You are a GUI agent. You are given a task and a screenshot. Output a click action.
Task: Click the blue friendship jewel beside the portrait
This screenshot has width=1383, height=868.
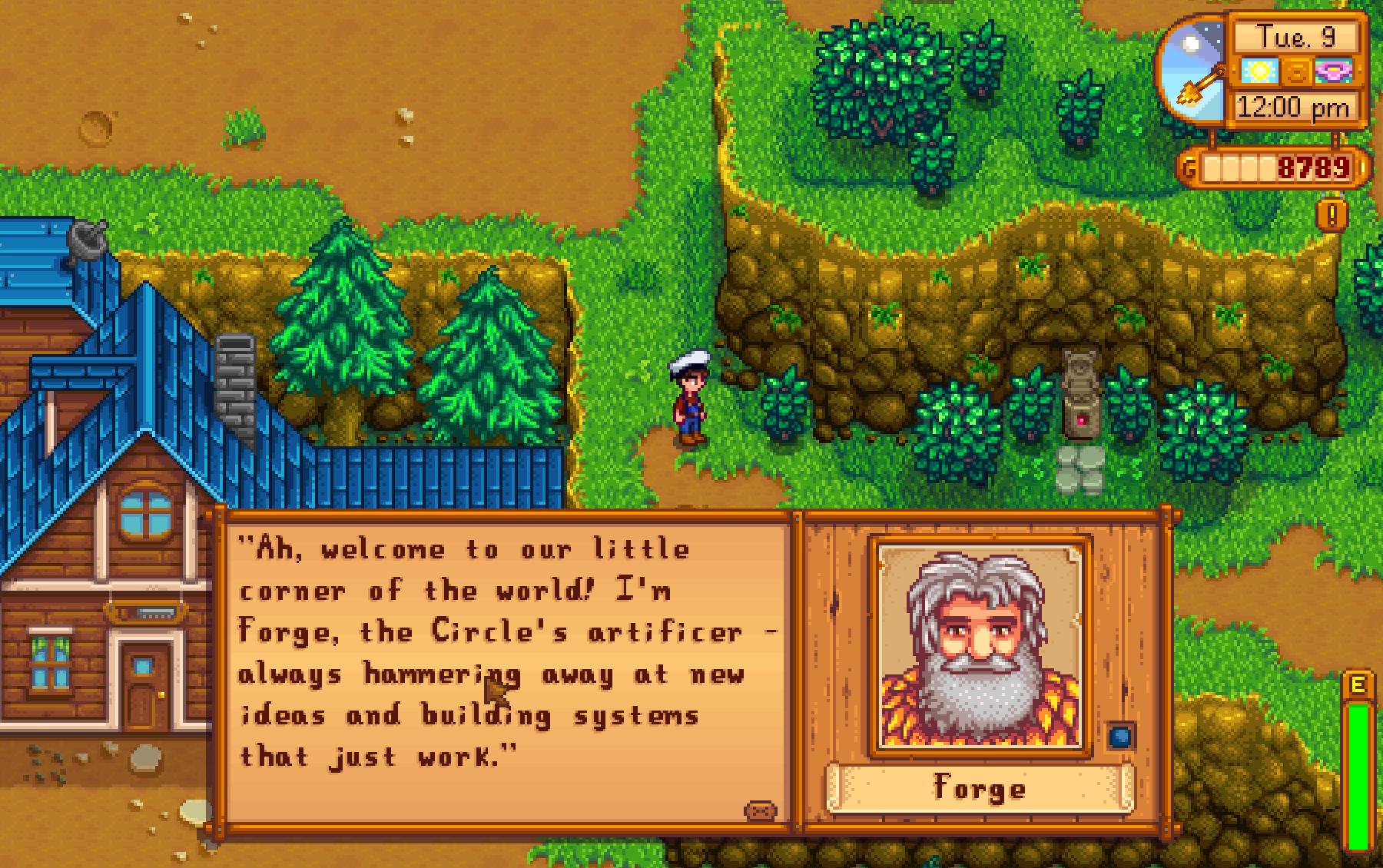coord(1120,736)
